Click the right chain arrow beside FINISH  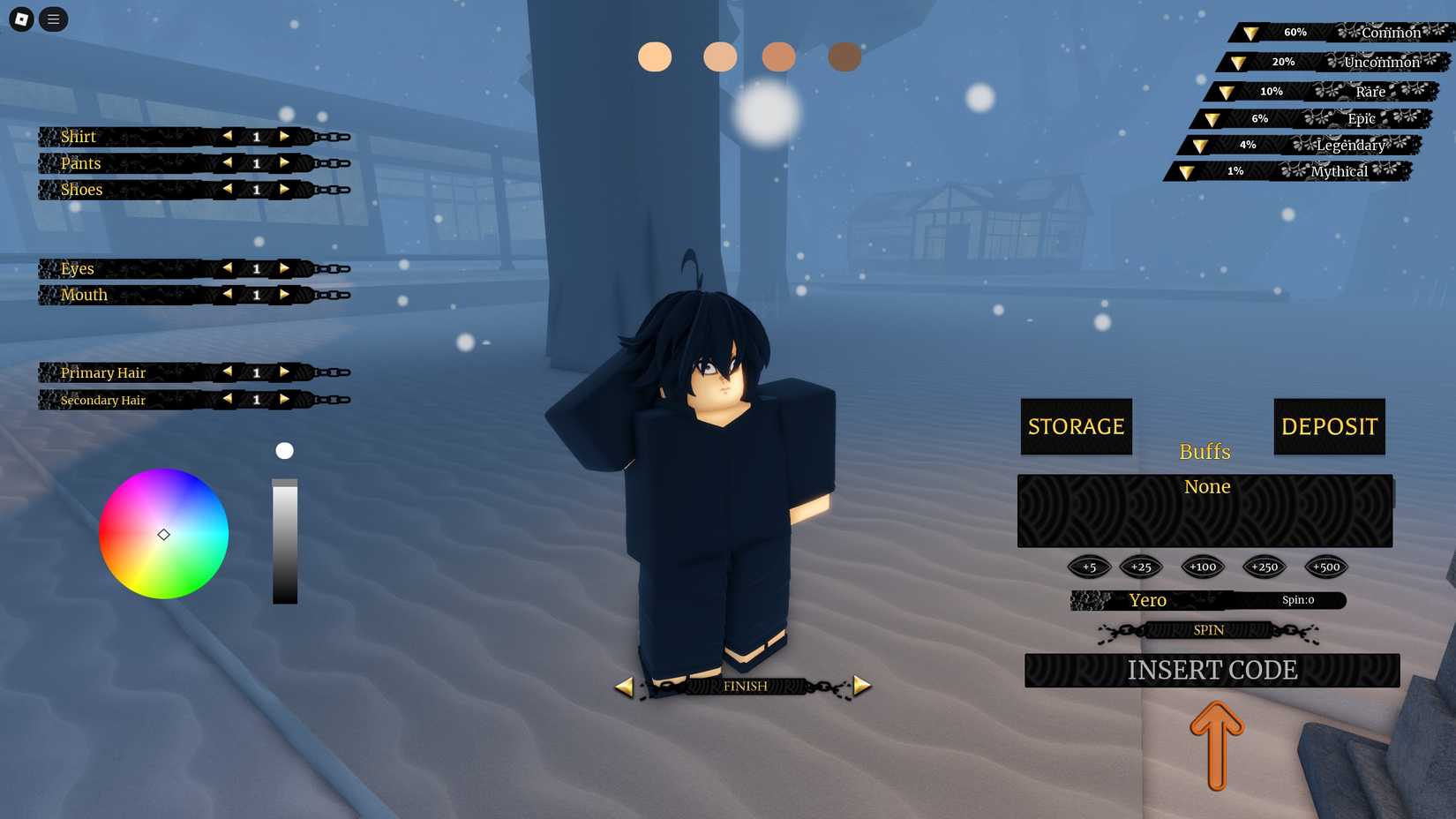860,685
